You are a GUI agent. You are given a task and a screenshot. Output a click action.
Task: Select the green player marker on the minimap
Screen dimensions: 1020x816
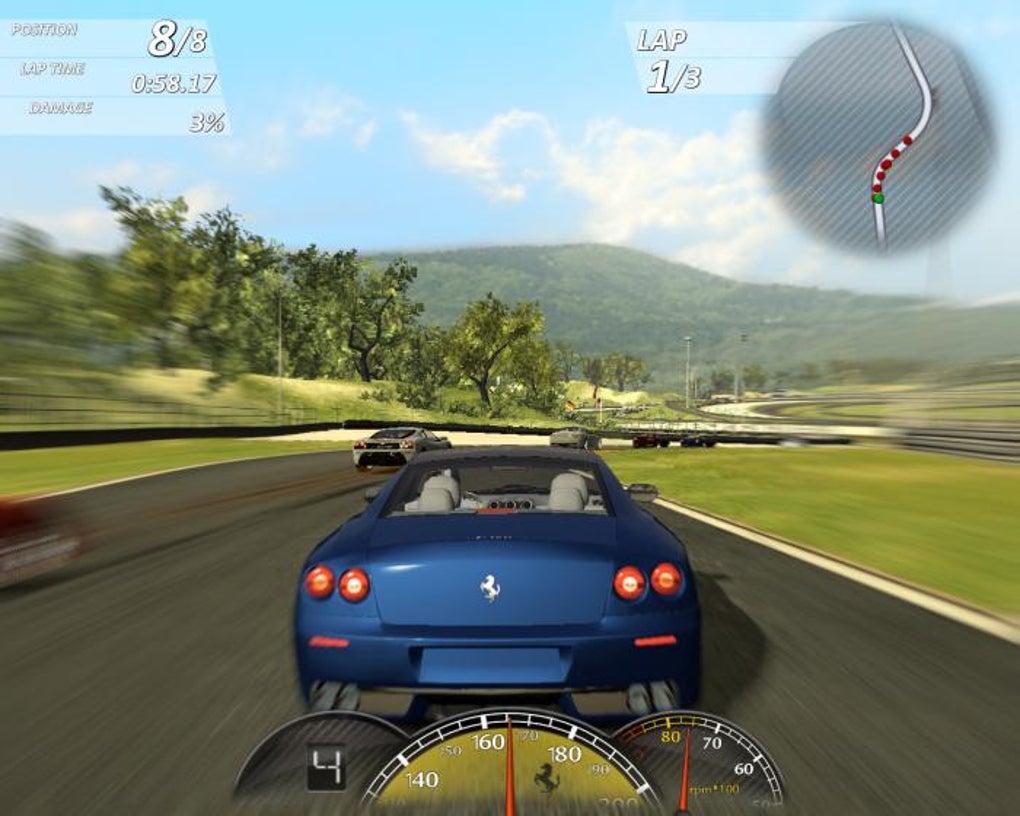[x=878, y=198]
